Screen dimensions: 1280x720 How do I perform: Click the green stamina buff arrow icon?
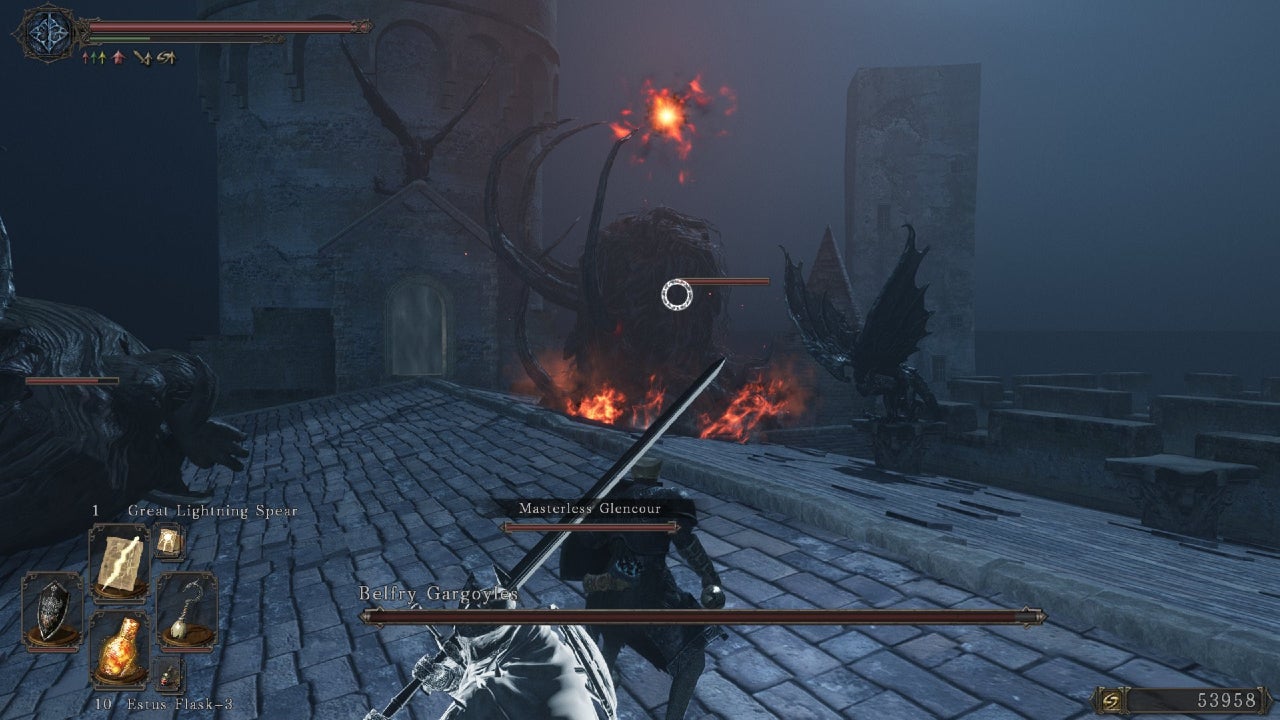(93, 57)
